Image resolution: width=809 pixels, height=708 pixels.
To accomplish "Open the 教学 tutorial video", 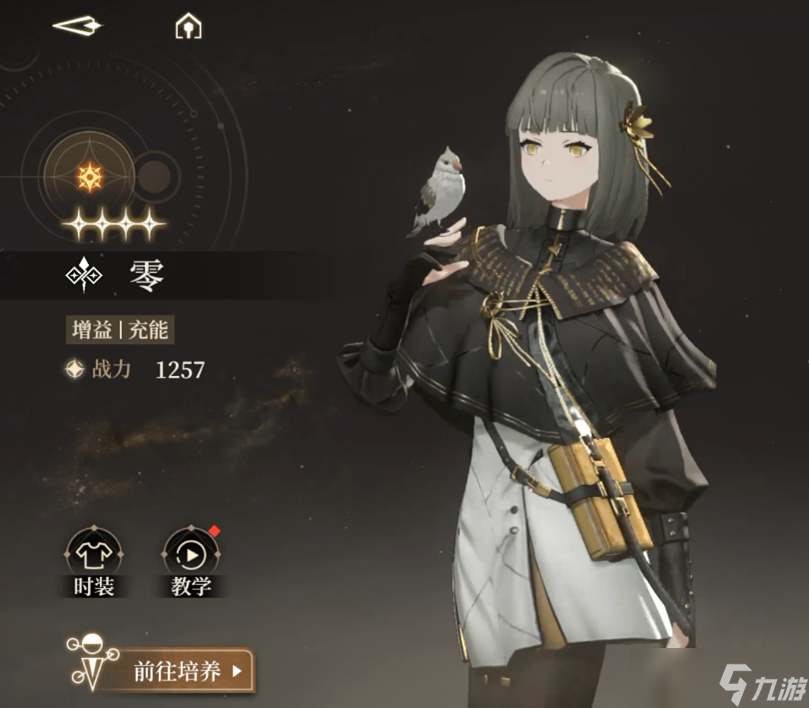I will tap(191, 553).
